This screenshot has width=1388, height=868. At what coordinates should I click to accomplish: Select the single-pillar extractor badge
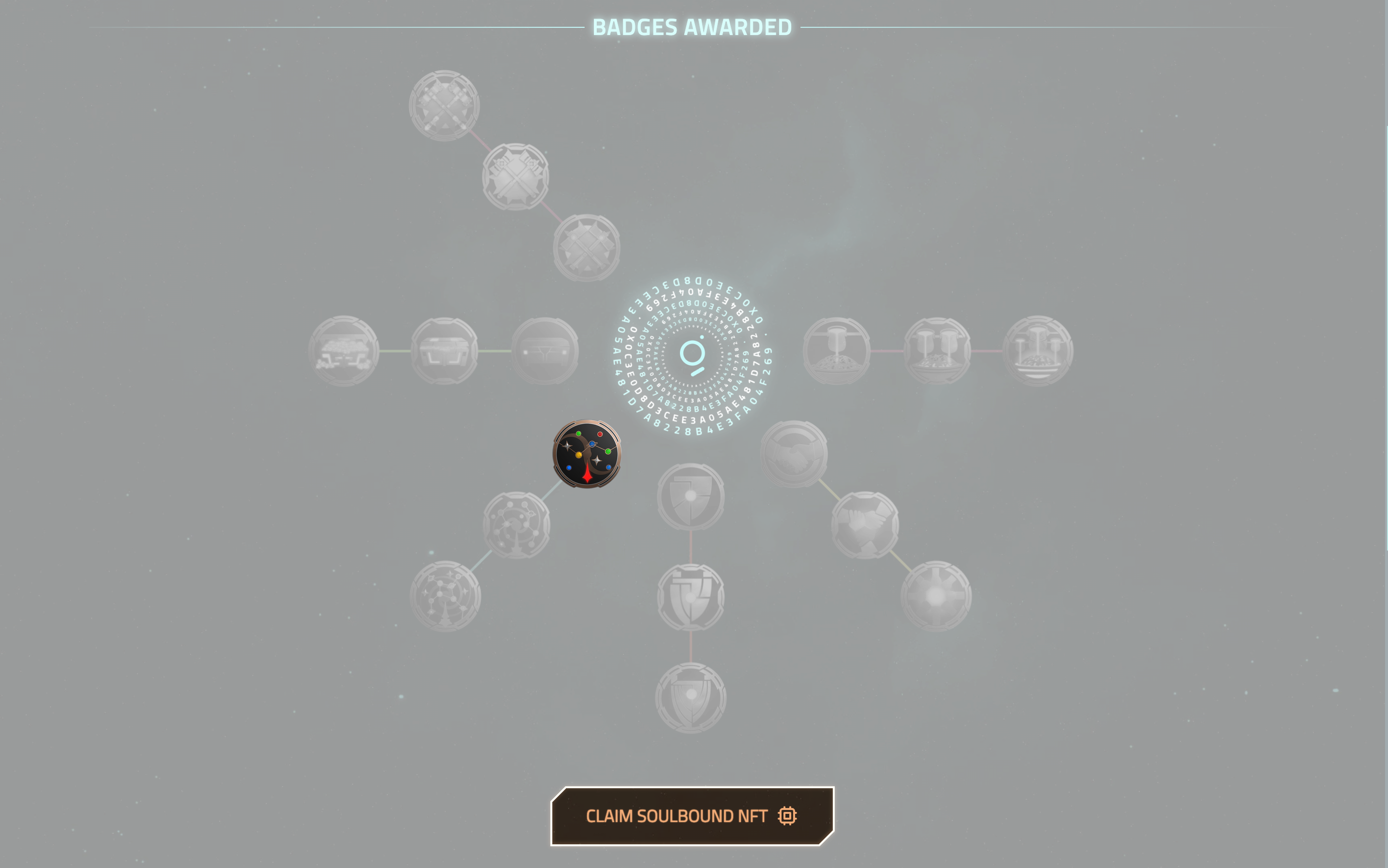pyautogui.click(x=836, y=351)
